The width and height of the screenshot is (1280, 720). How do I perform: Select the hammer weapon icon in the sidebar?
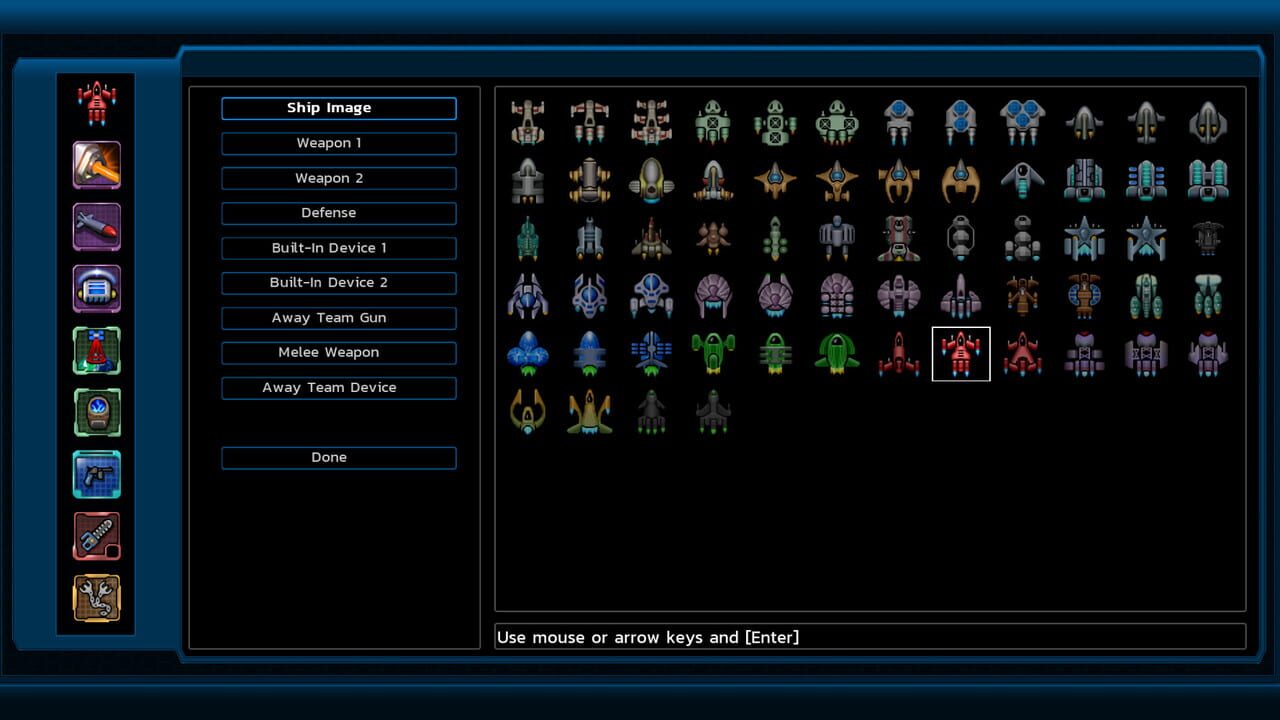(x=96, y=165)
